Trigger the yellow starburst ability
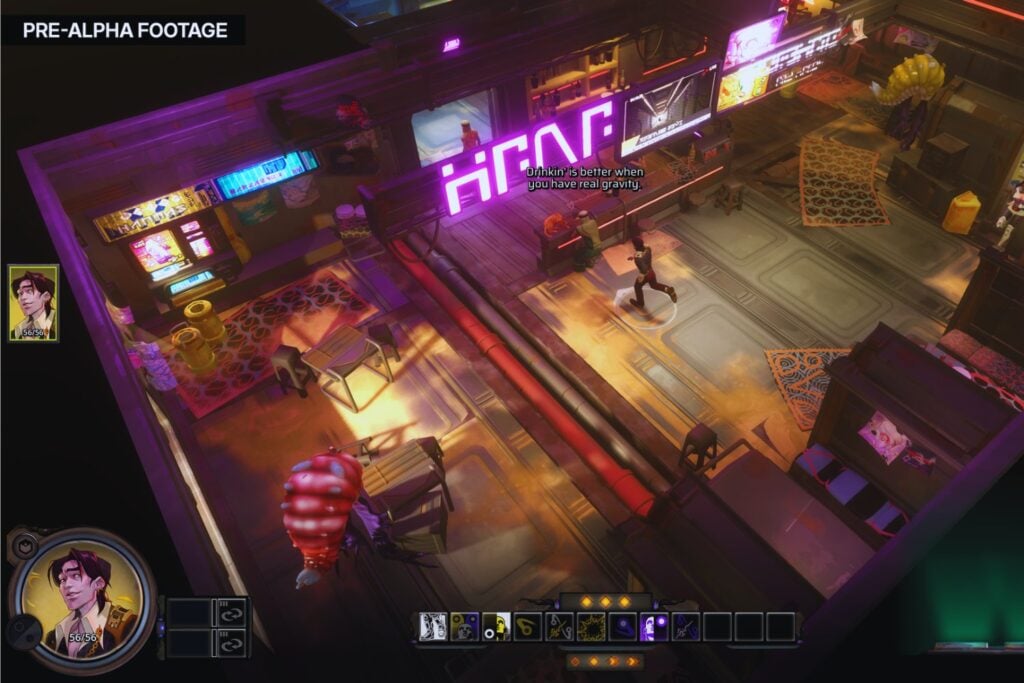The height and width of the screenshot is (683, 1024). coord(592,626)
